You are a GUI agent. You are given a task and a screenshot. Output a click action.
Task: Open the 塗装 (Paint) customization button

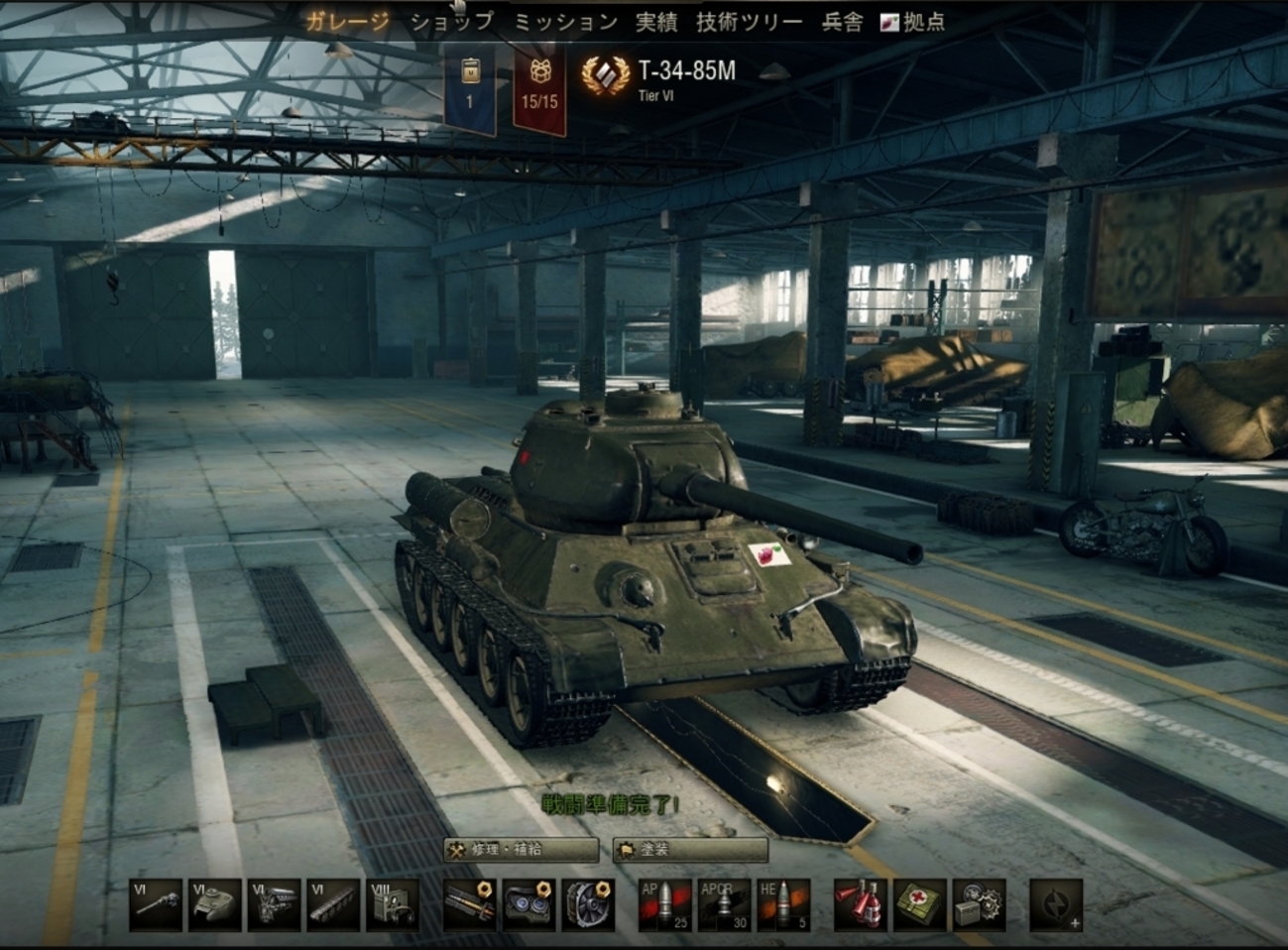690,850
